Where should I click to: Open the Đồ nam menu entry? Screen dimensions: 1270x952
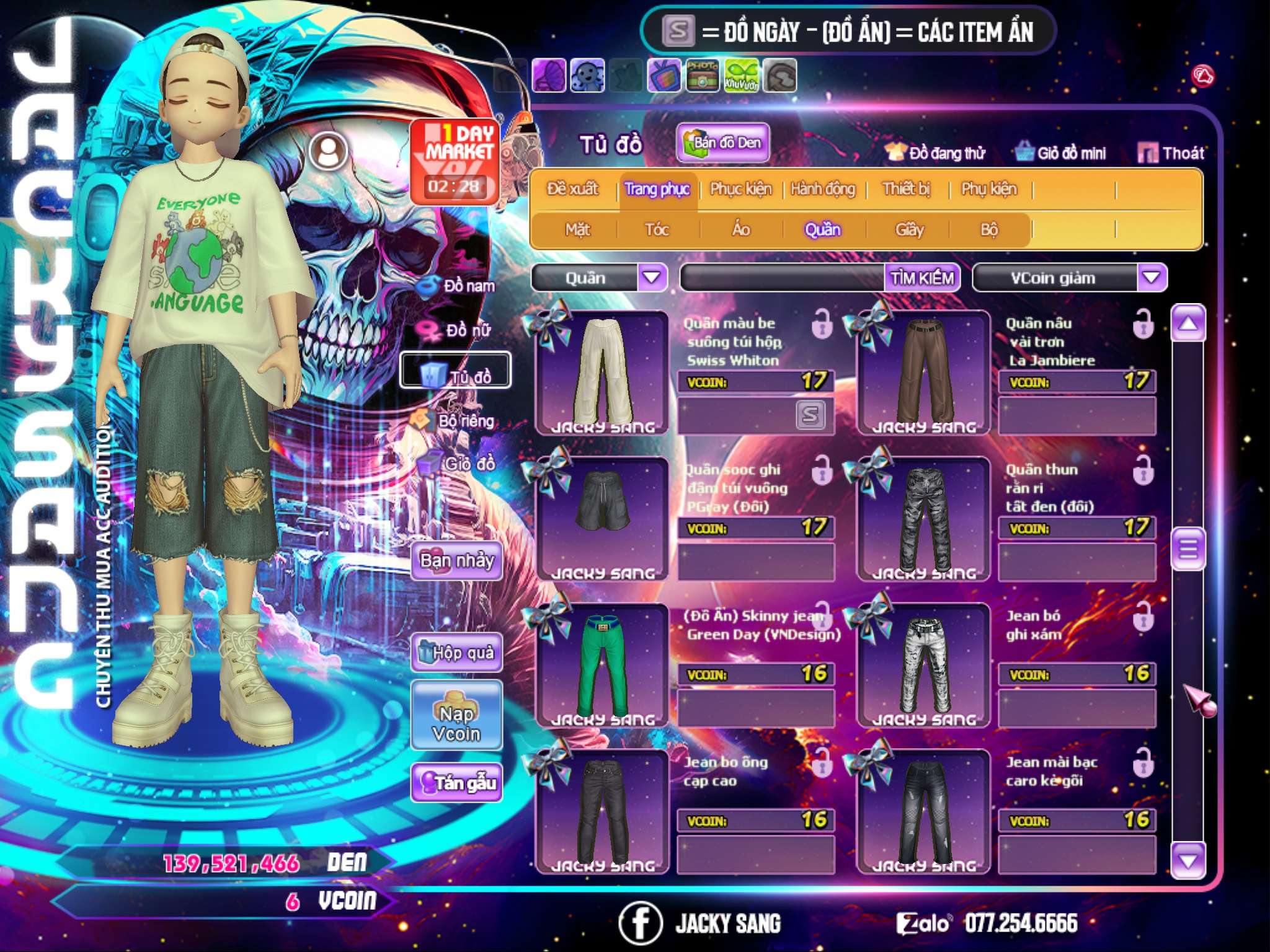pos(458,286)
